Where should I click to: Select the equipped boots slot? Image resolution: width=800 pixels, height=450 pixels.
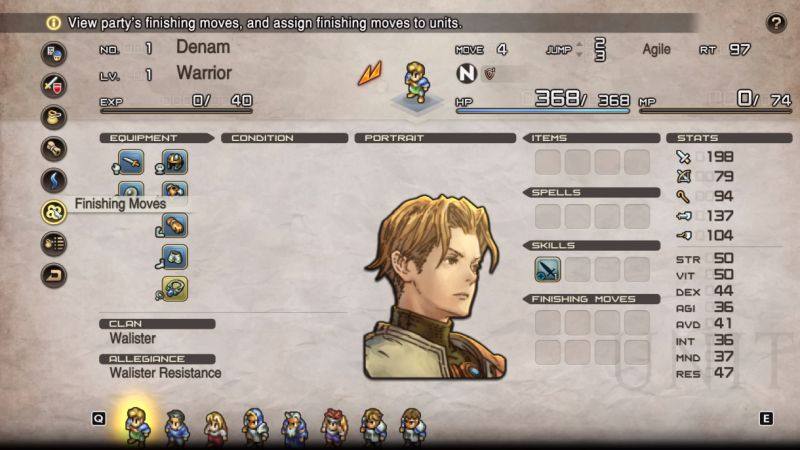point(175,258)
